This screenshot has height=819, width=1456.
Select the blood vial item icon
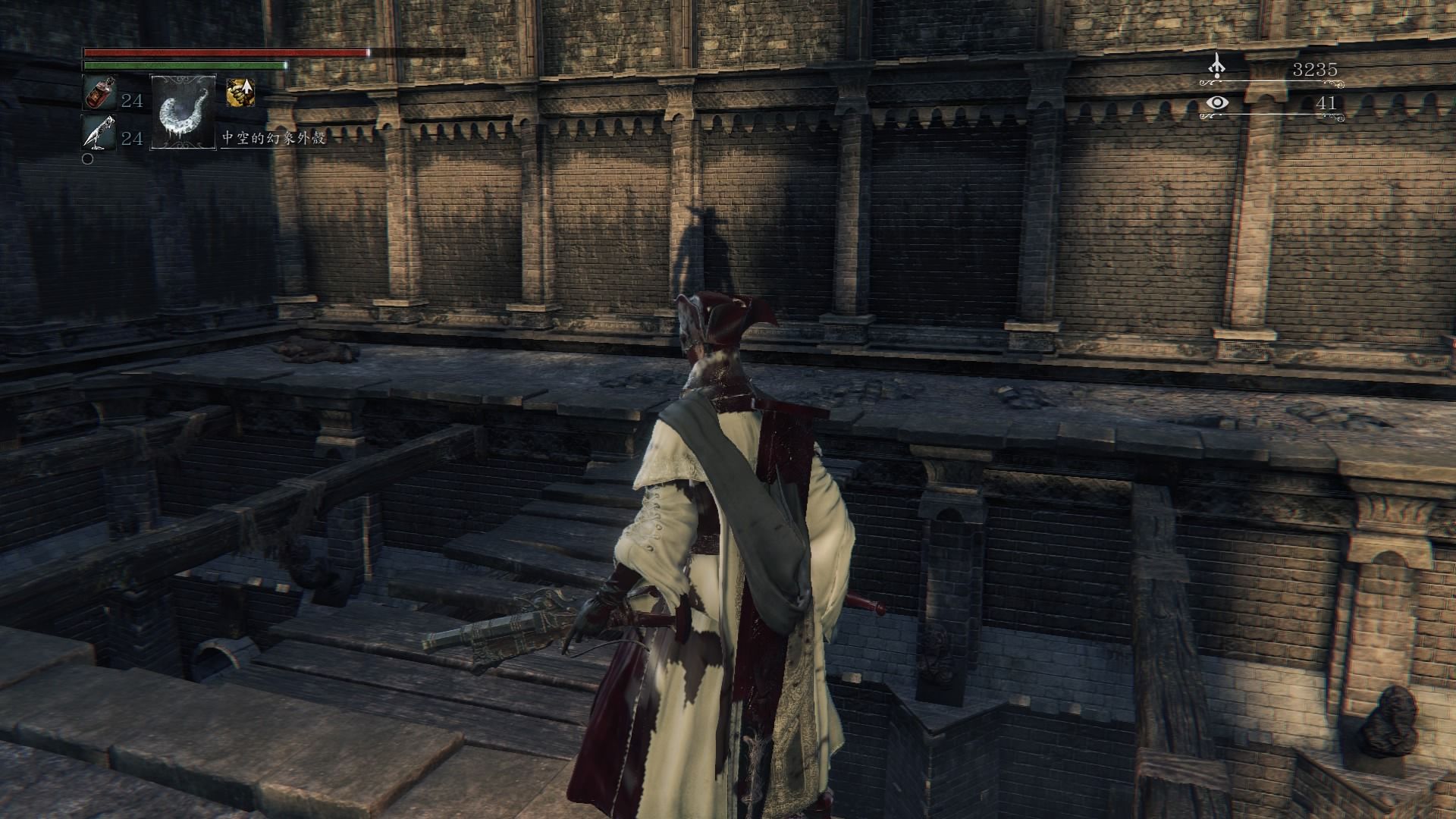pyautogui.click(x=99, y=94)
